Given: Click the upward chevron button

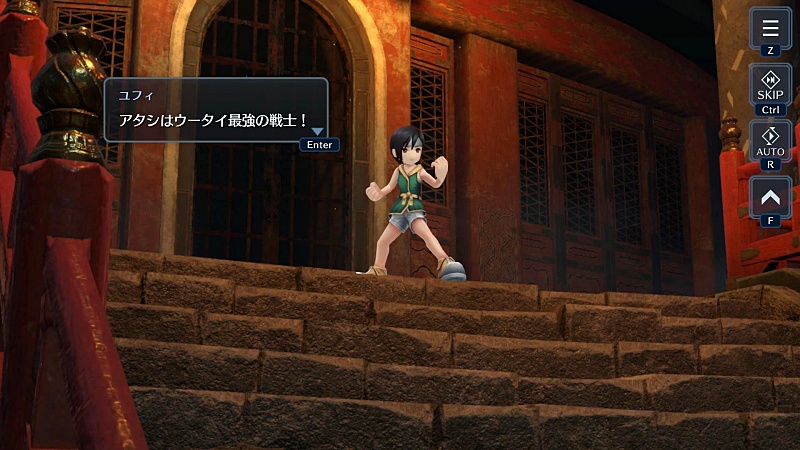Looking at the screenshot, I should (770, 196).
